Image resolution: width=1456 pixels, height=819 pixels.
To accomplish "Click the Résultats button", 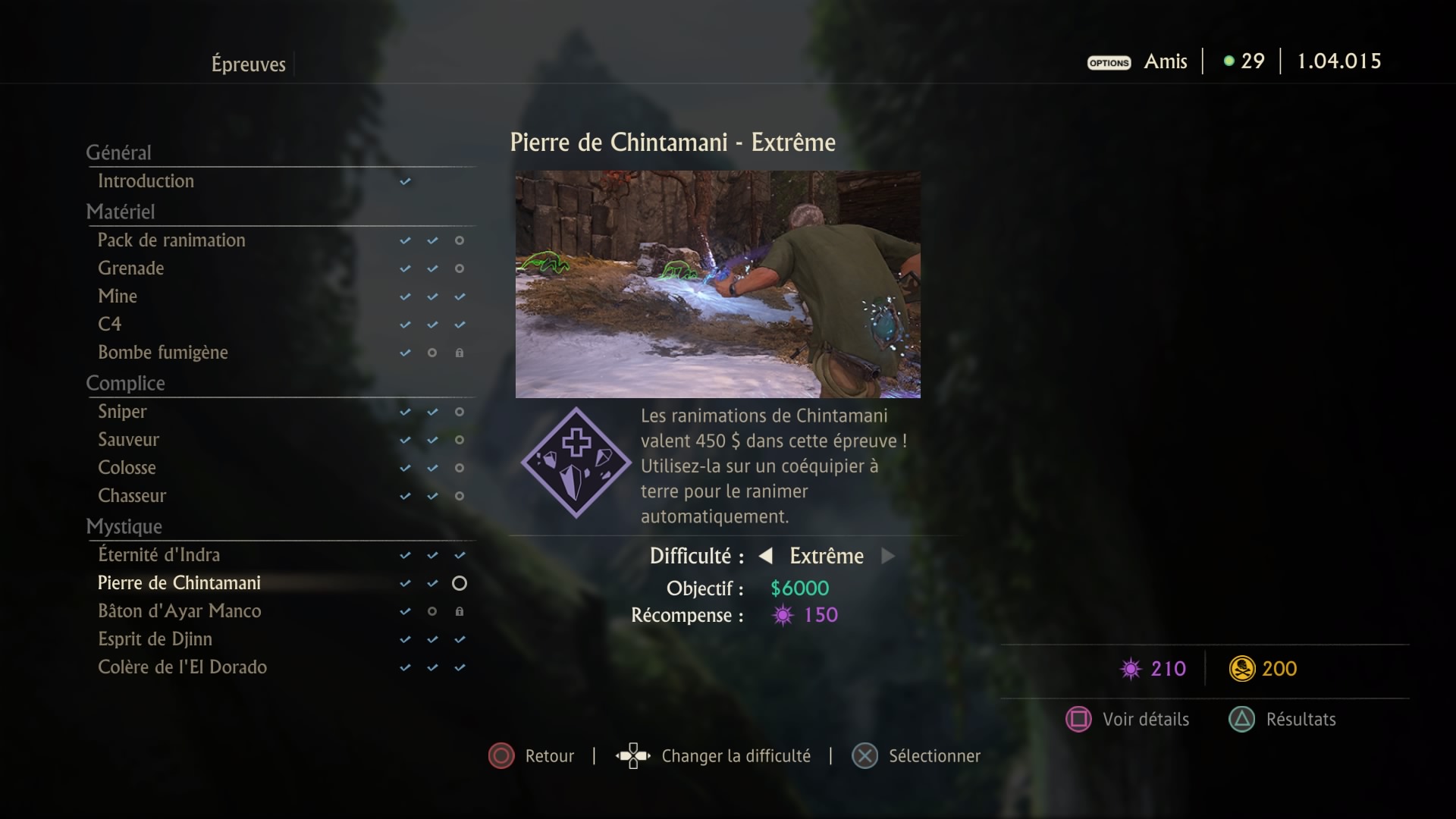I will (1301, 719).
